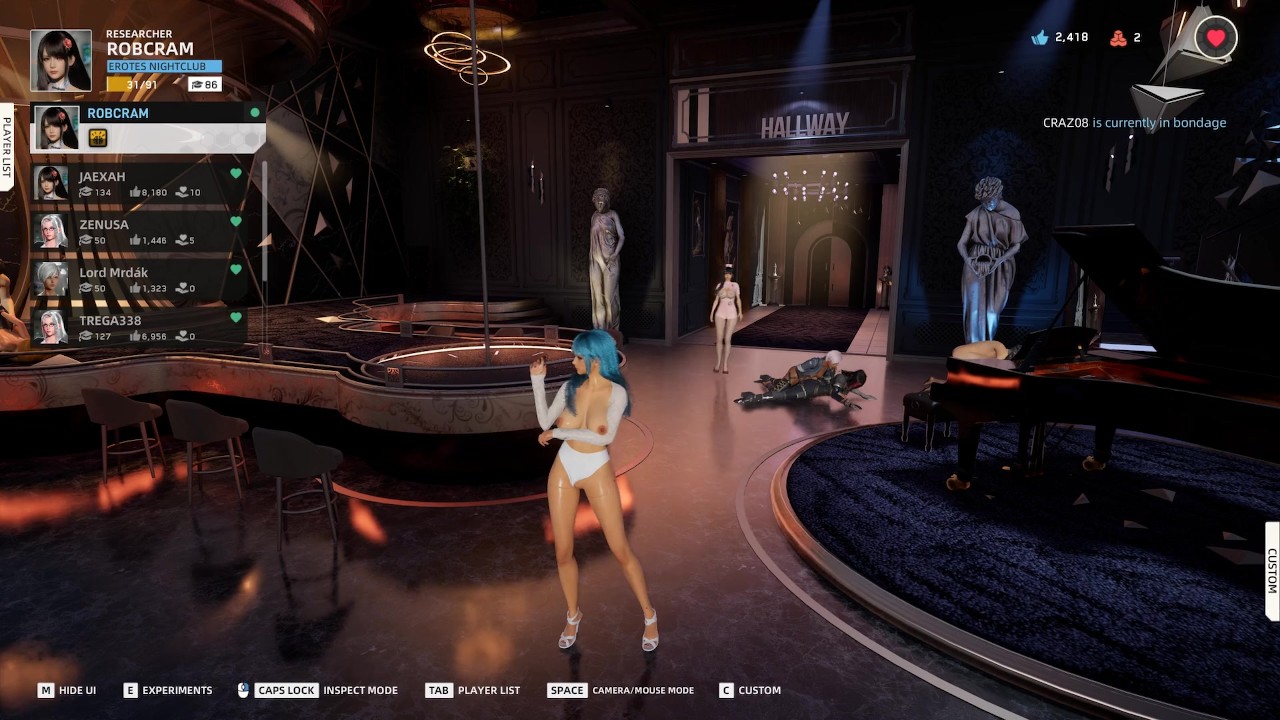Choose ZENUSA from the player list
The height and width of the screenshot is (720, 1280).
coord(140,231)
